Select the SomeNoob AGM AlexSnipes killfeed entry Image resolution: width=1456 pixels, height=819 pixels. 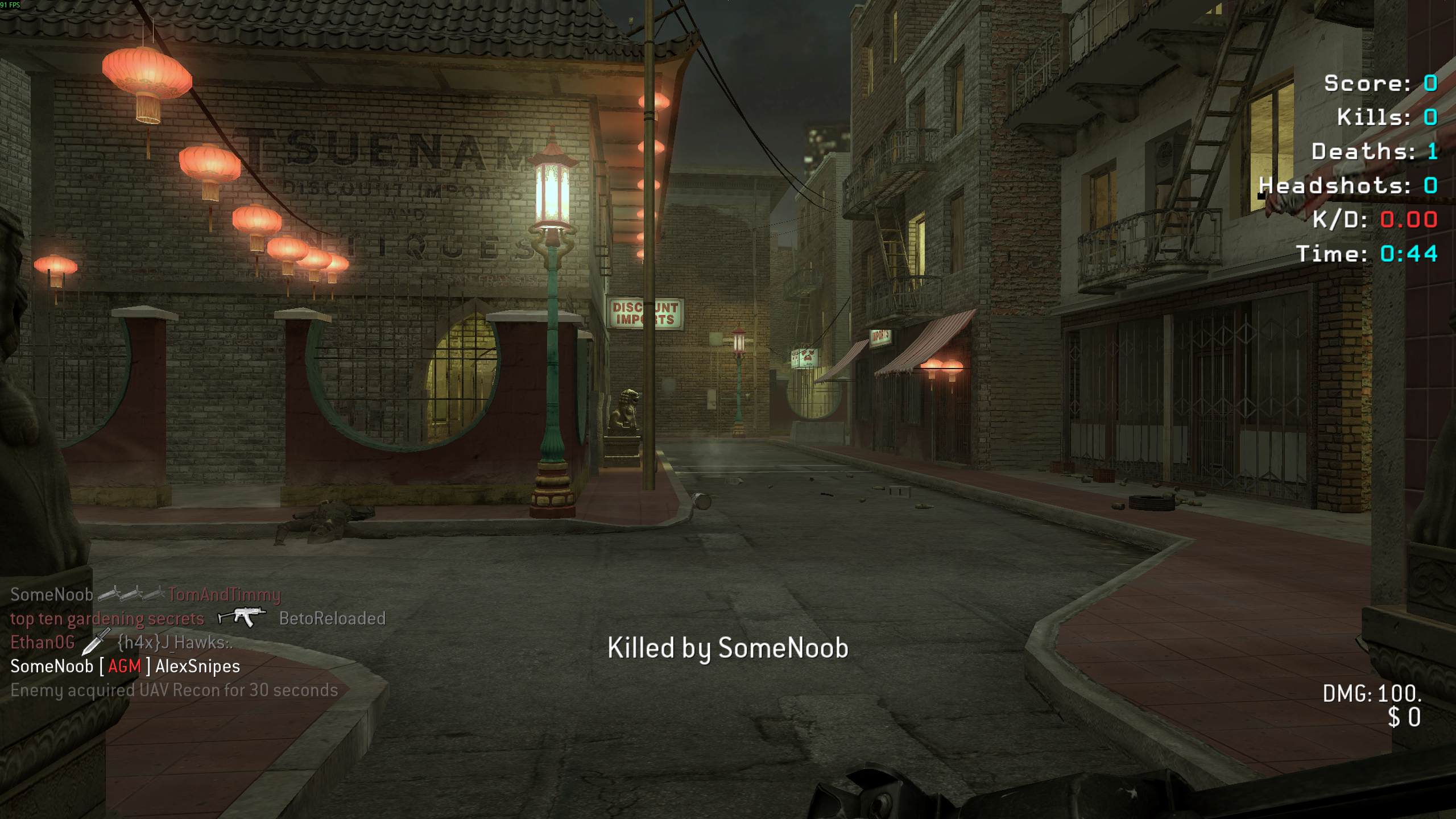(x=125, y=667)
